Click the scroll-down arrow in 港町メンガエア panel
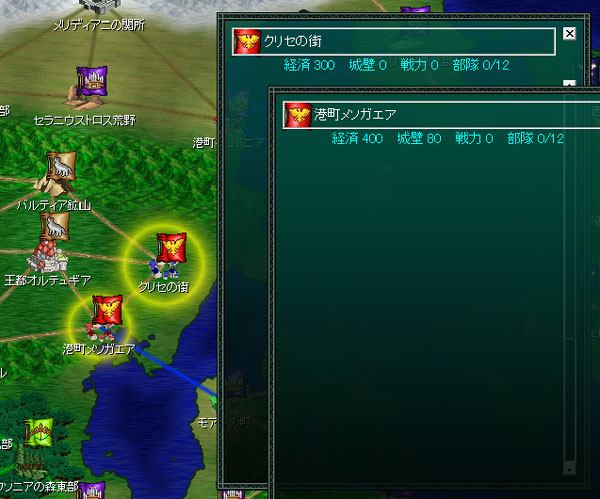The height and width of the screenshot is (499, 600). tap(570, 467)
